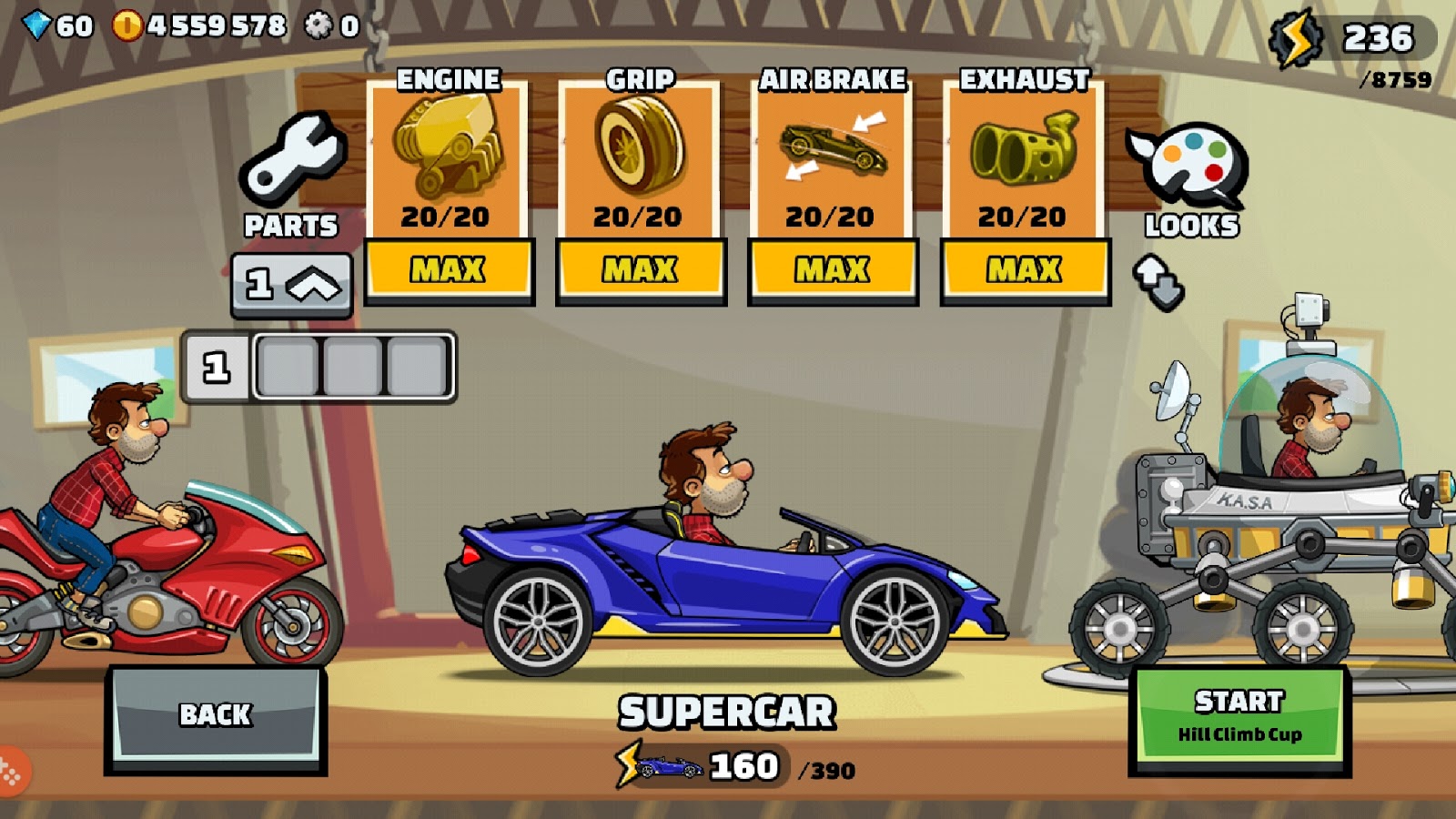Select the Looks paint palette icon
Viewport: 1456px width, 819px height.
coord(1188,159)
